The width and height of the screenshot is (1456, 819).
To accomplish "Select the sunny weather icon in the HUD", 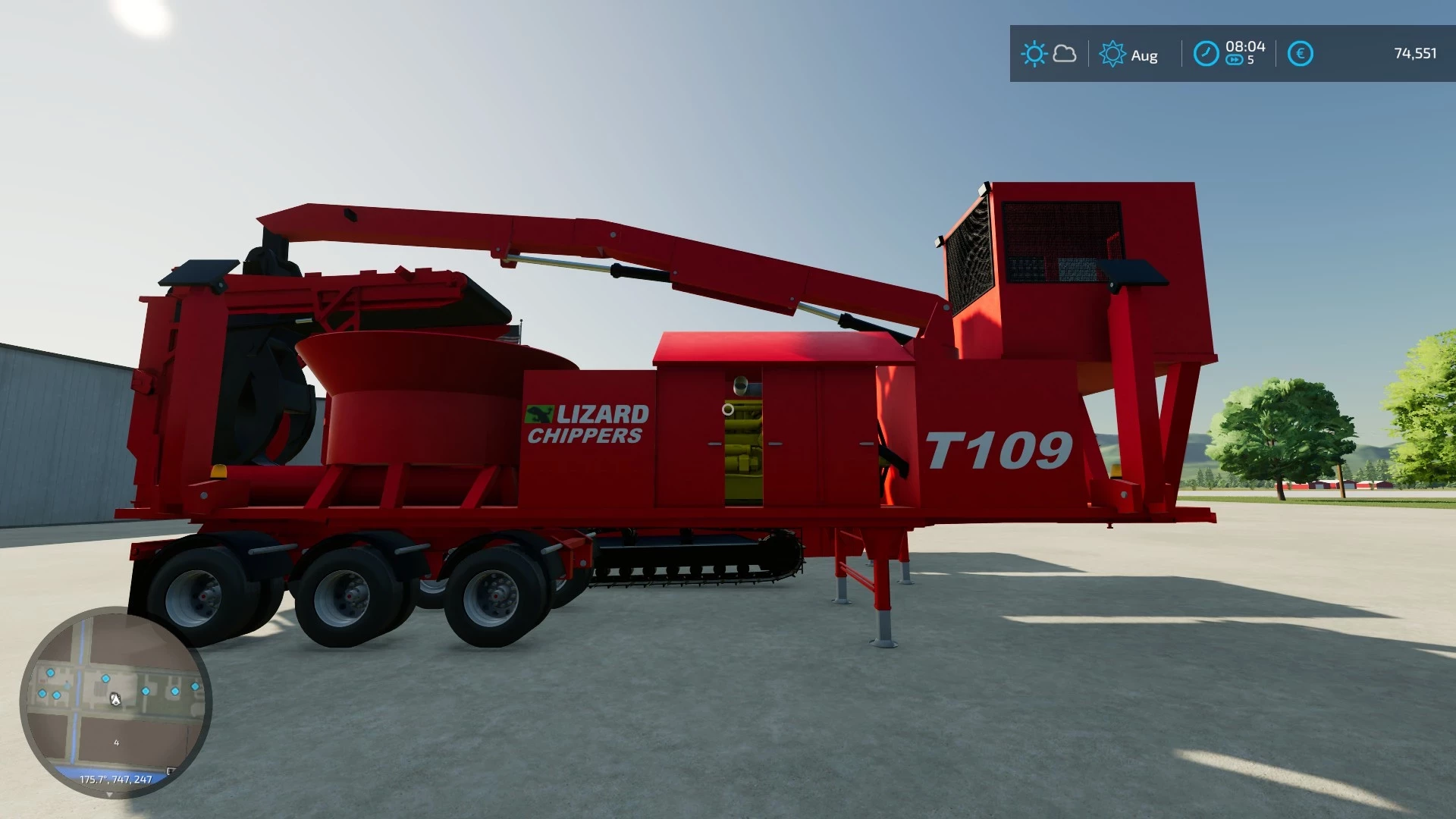I will pyautogui.click(x=1035, y=53).
